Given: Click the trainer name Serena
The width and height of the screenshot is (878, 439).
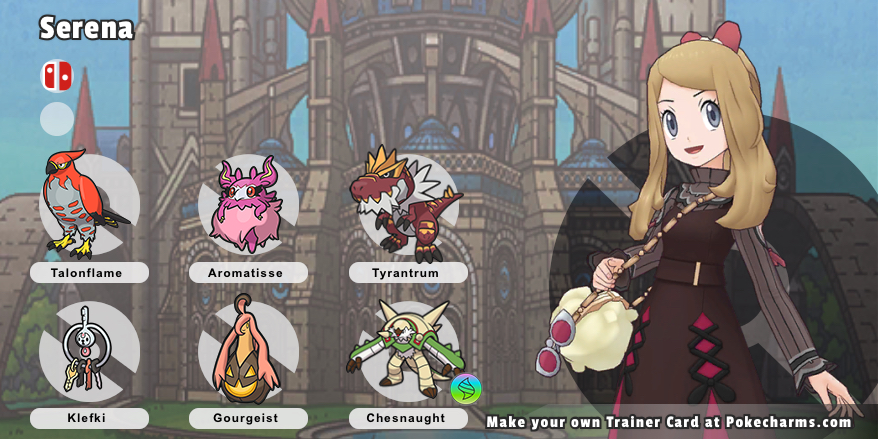Looking at the screenshot, I should (86, 29).
